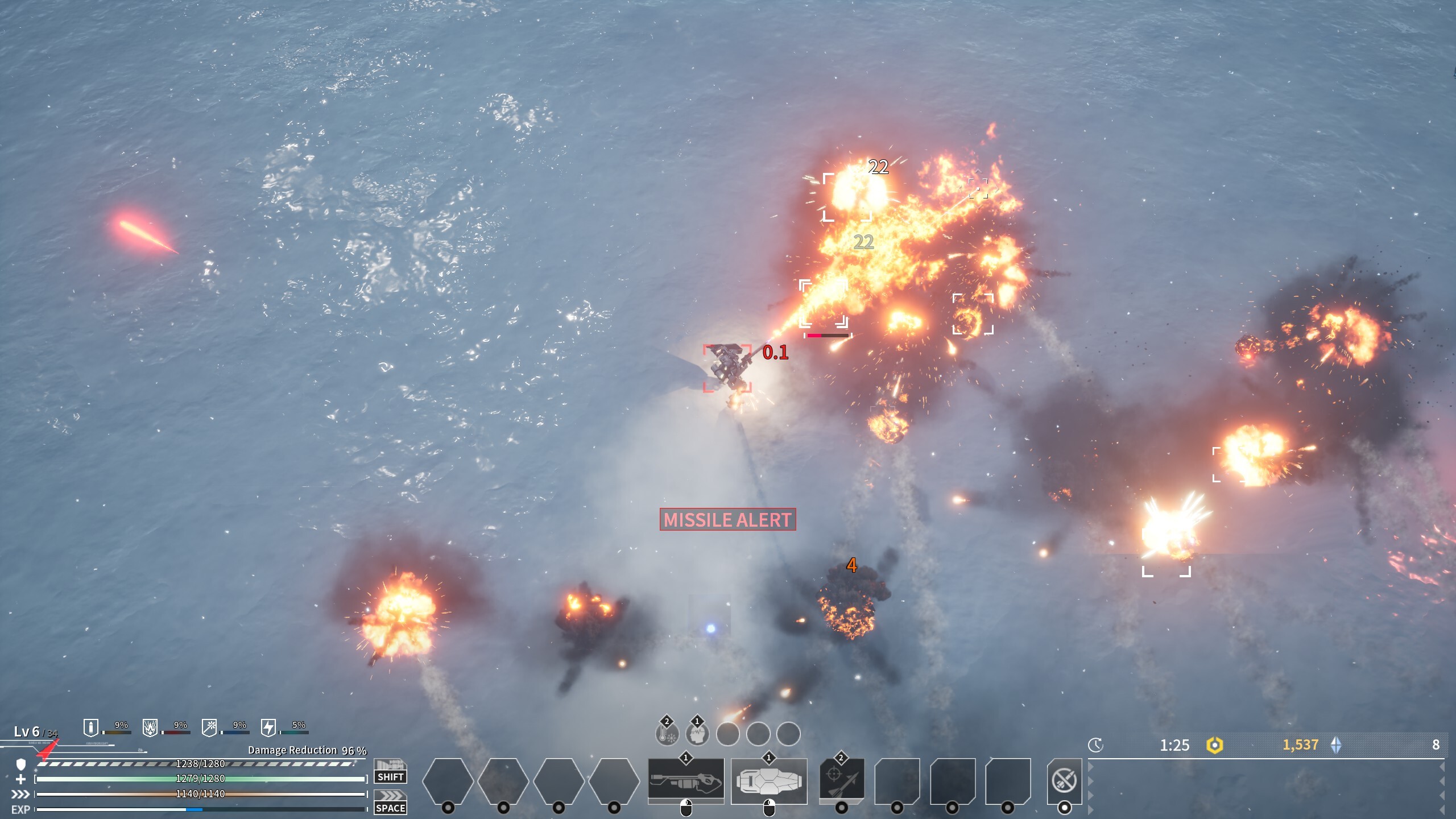Inspect the thermometer and snowflake passive icon
Image resolution: width=1456 pixels, height=819 pixels.
pyautogui.click(x=667, y=734)
